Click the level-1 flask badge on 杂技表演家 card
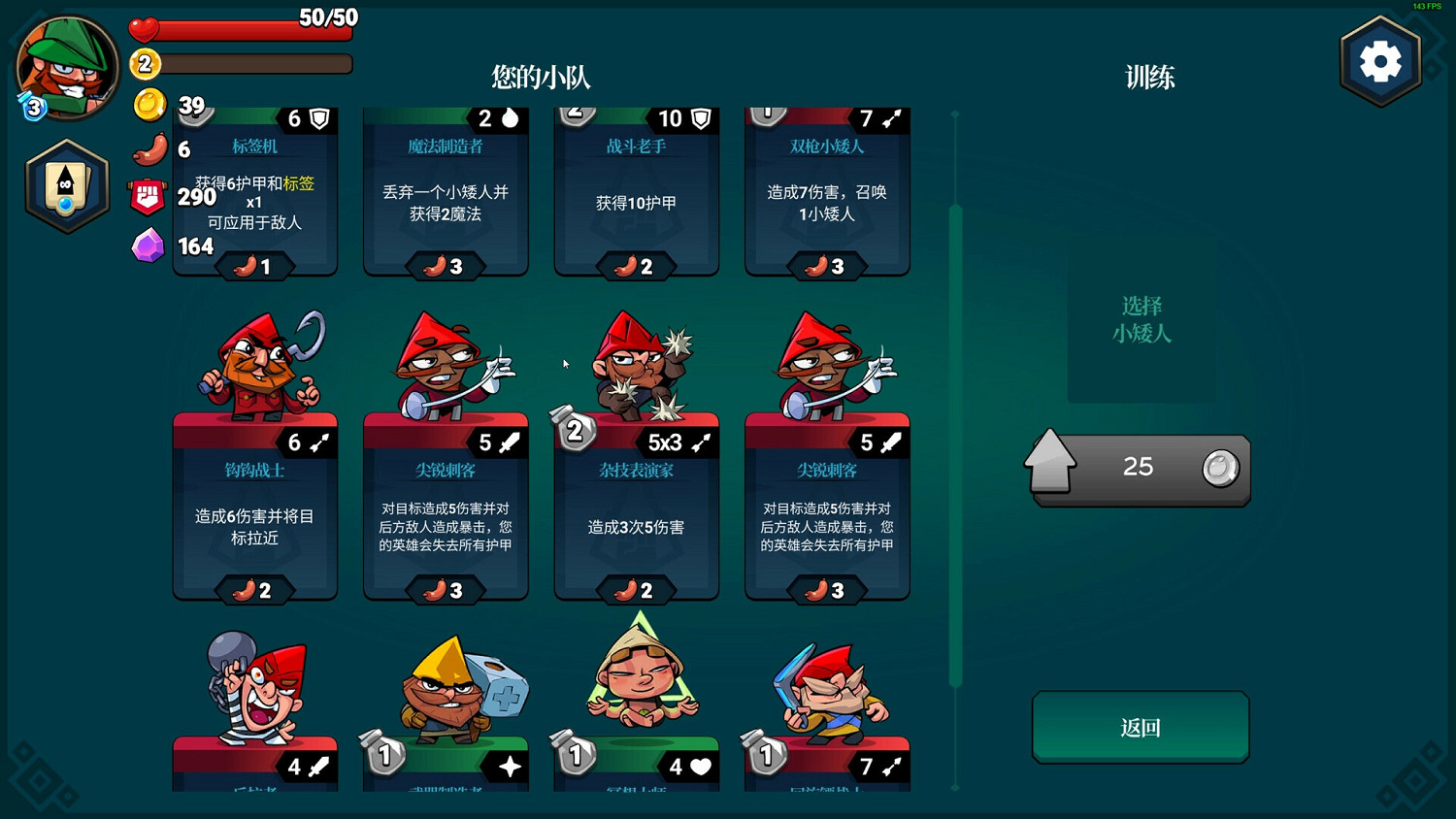1456x819 pixels. pos(574,430)
